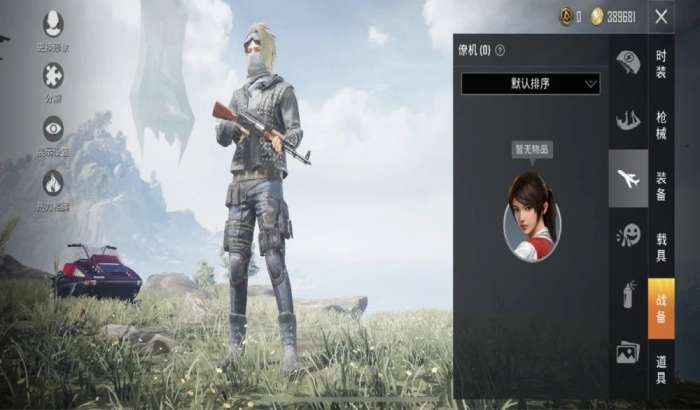700x410 pixels.
Task: Open the character head icon option
Action: (x=53, y=23)
